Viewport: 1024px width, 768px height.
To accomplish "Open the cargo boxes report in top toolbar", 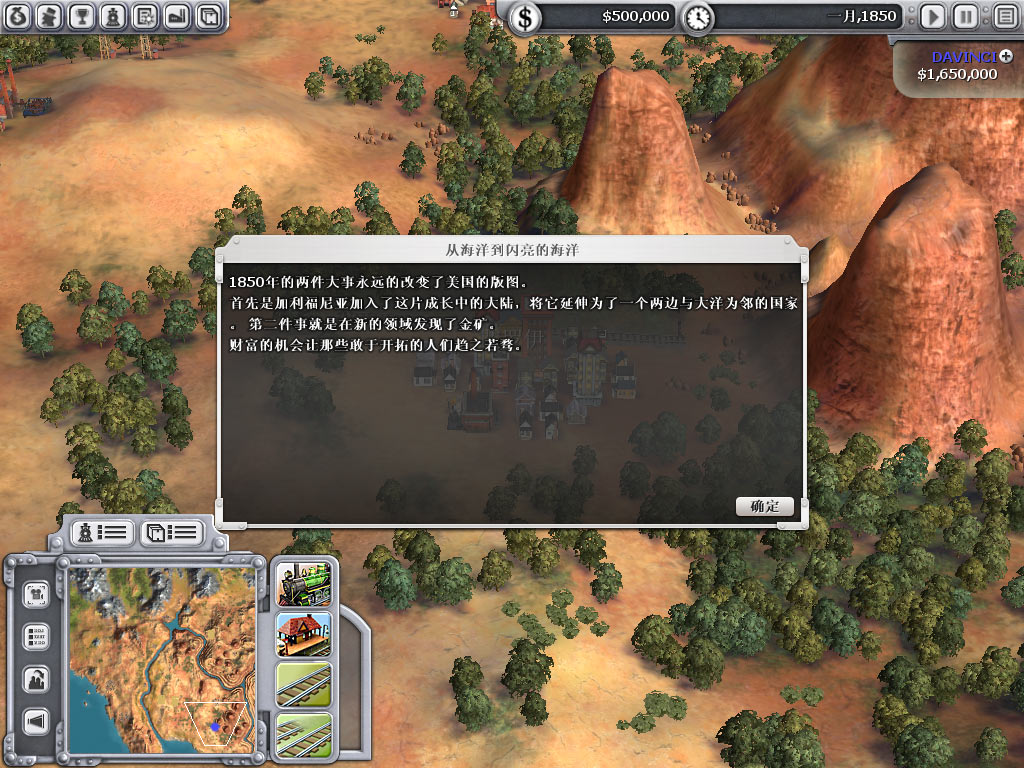I will (207, 16).
